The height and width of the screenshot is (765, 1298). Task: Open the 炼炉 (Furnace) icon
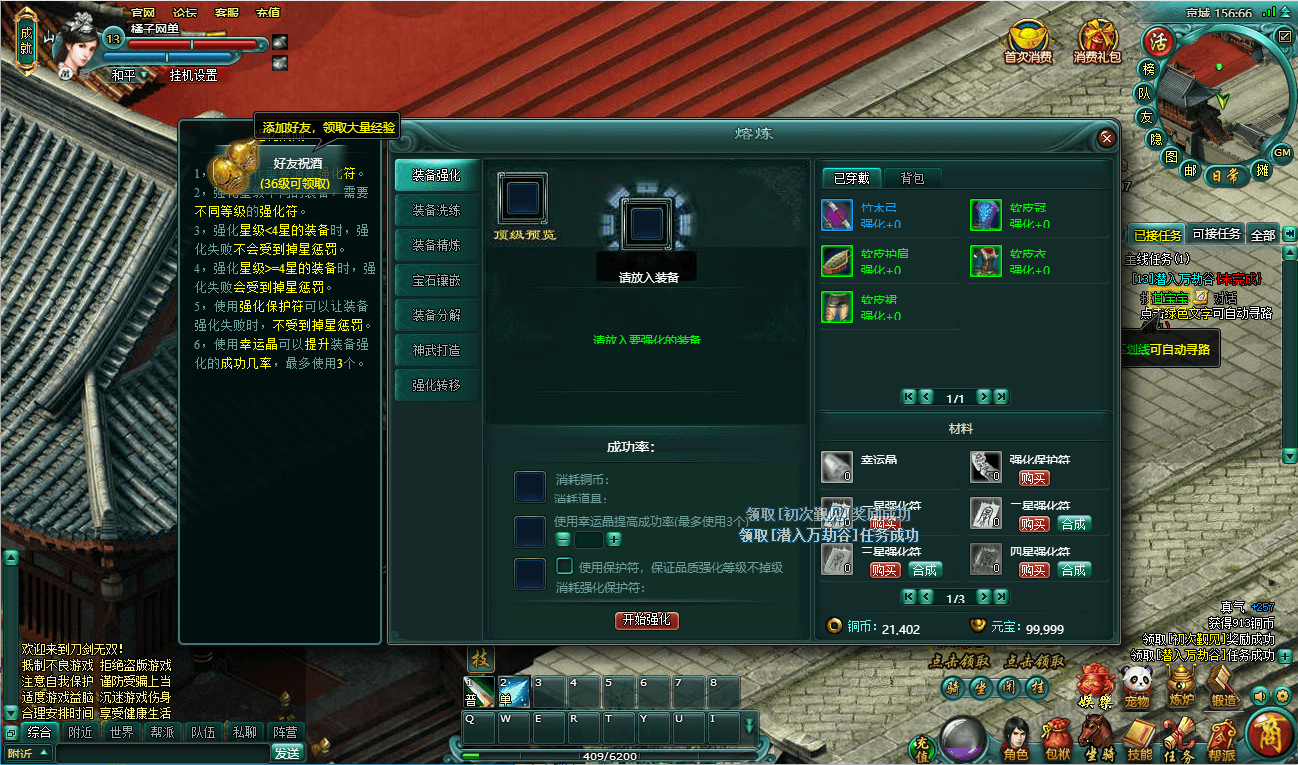pos(1181,681)
